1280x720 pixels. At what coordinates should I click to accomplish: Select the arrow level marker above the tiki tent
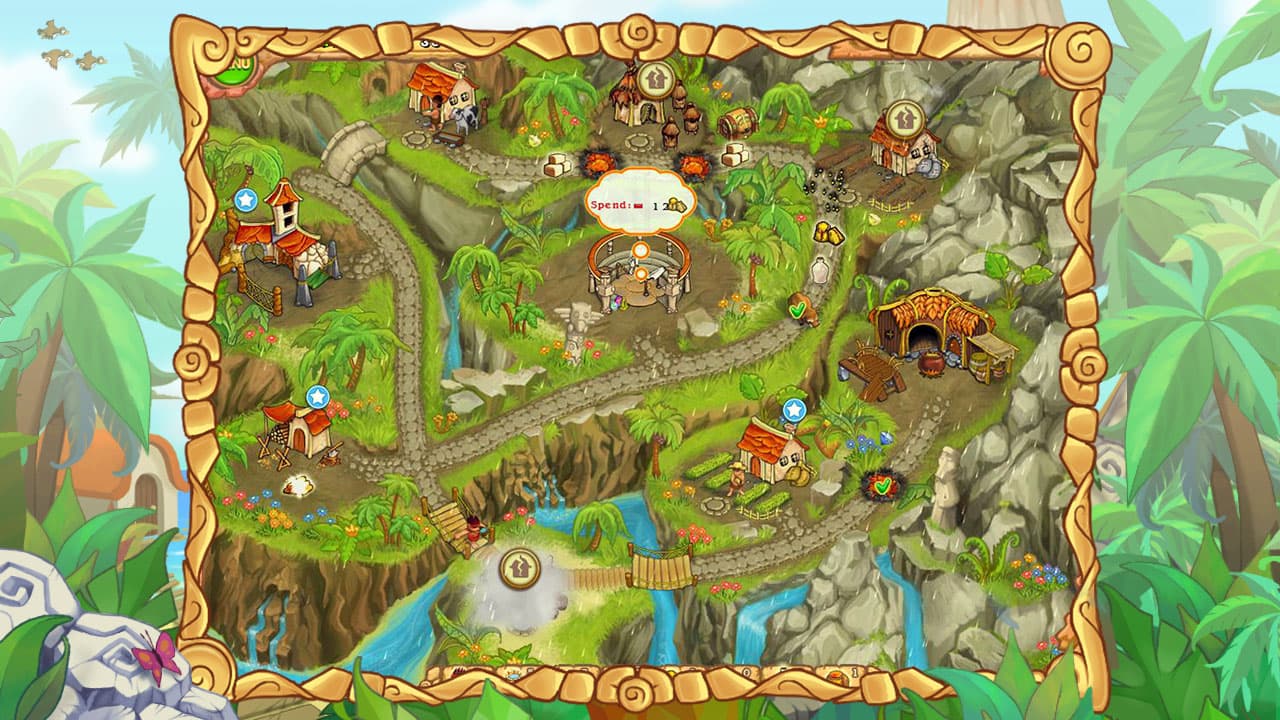655,78
